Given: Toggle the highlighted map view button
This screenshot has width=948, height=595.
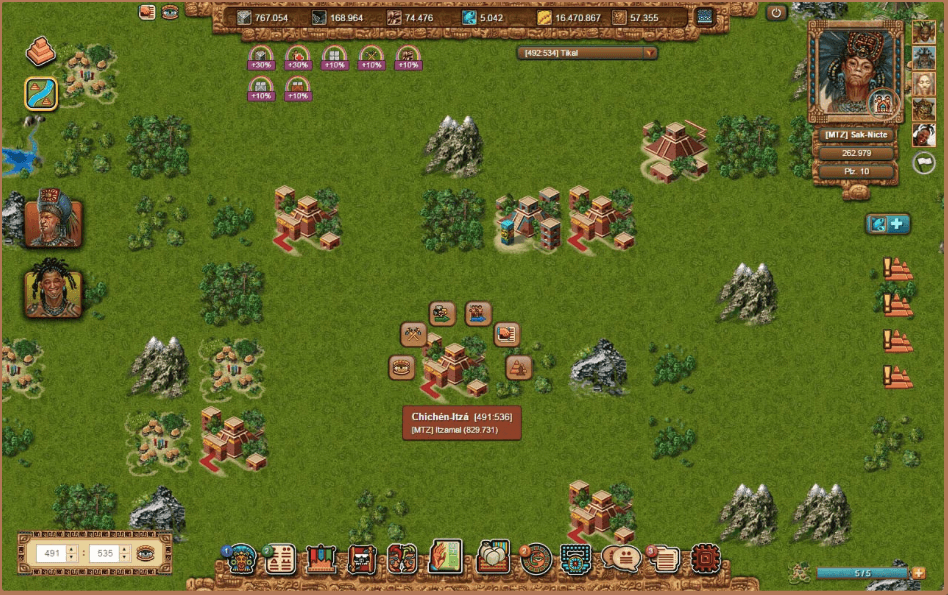Looking at the screenshot, I should coord(41,94).
